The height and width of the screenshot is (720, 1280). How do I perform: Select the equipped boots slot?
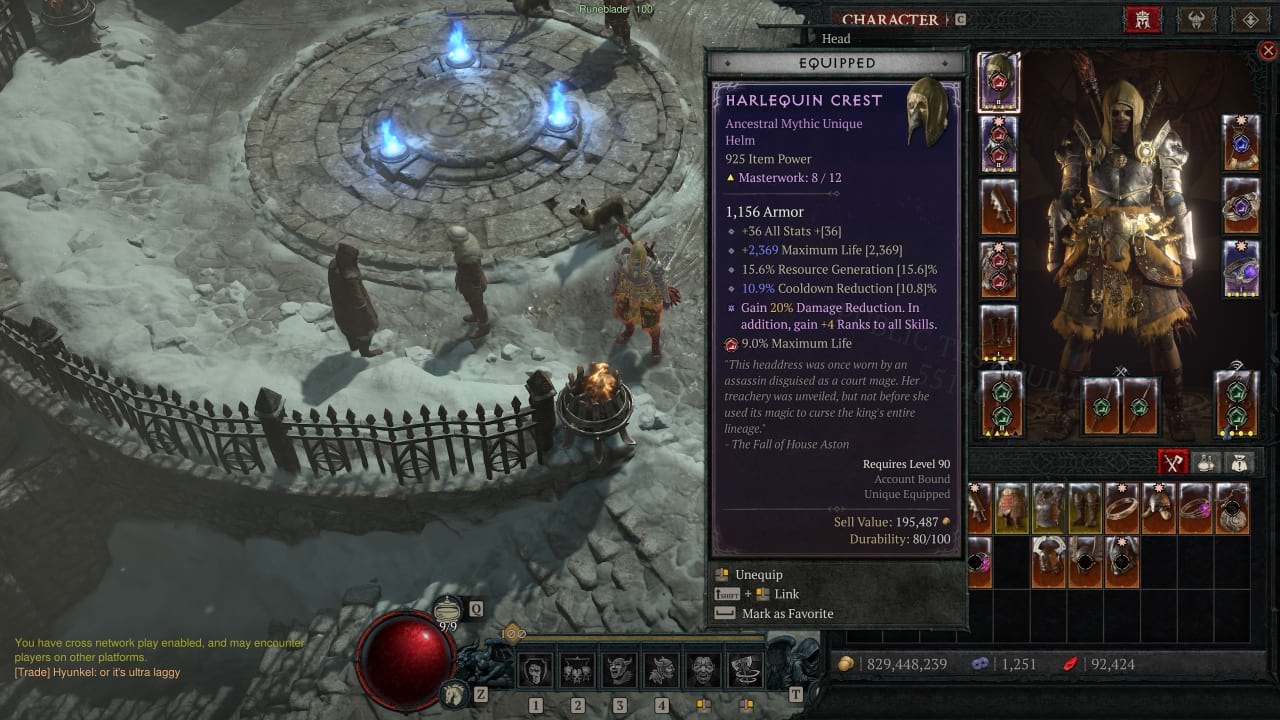tap(998, 333)
